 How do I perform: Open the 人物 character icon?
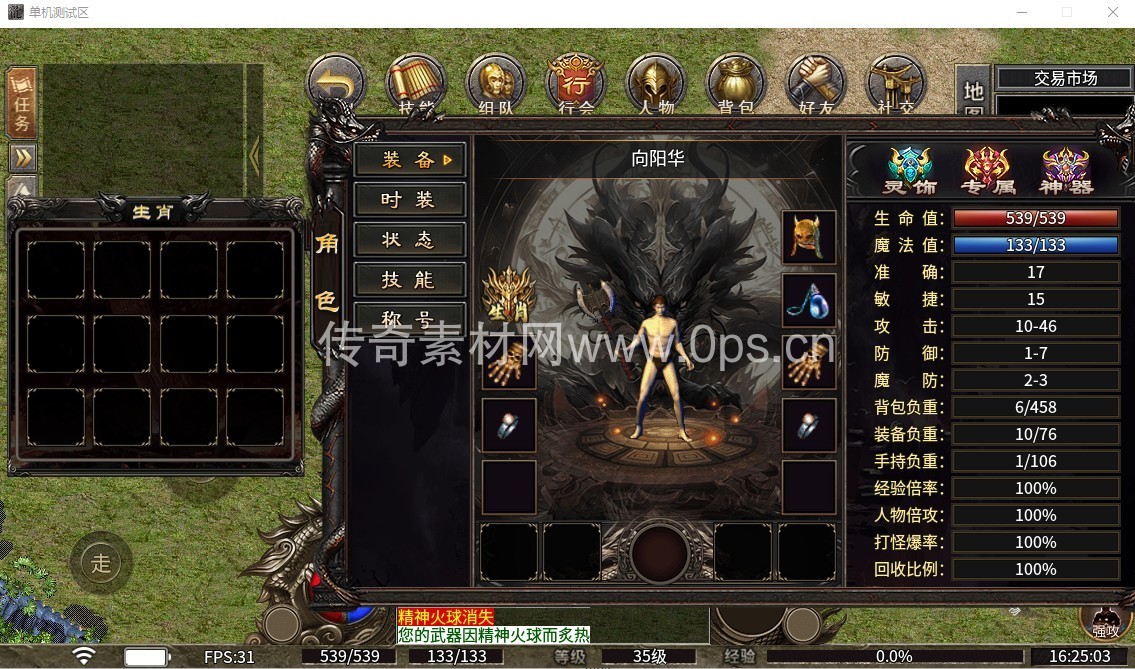[656, 84]
